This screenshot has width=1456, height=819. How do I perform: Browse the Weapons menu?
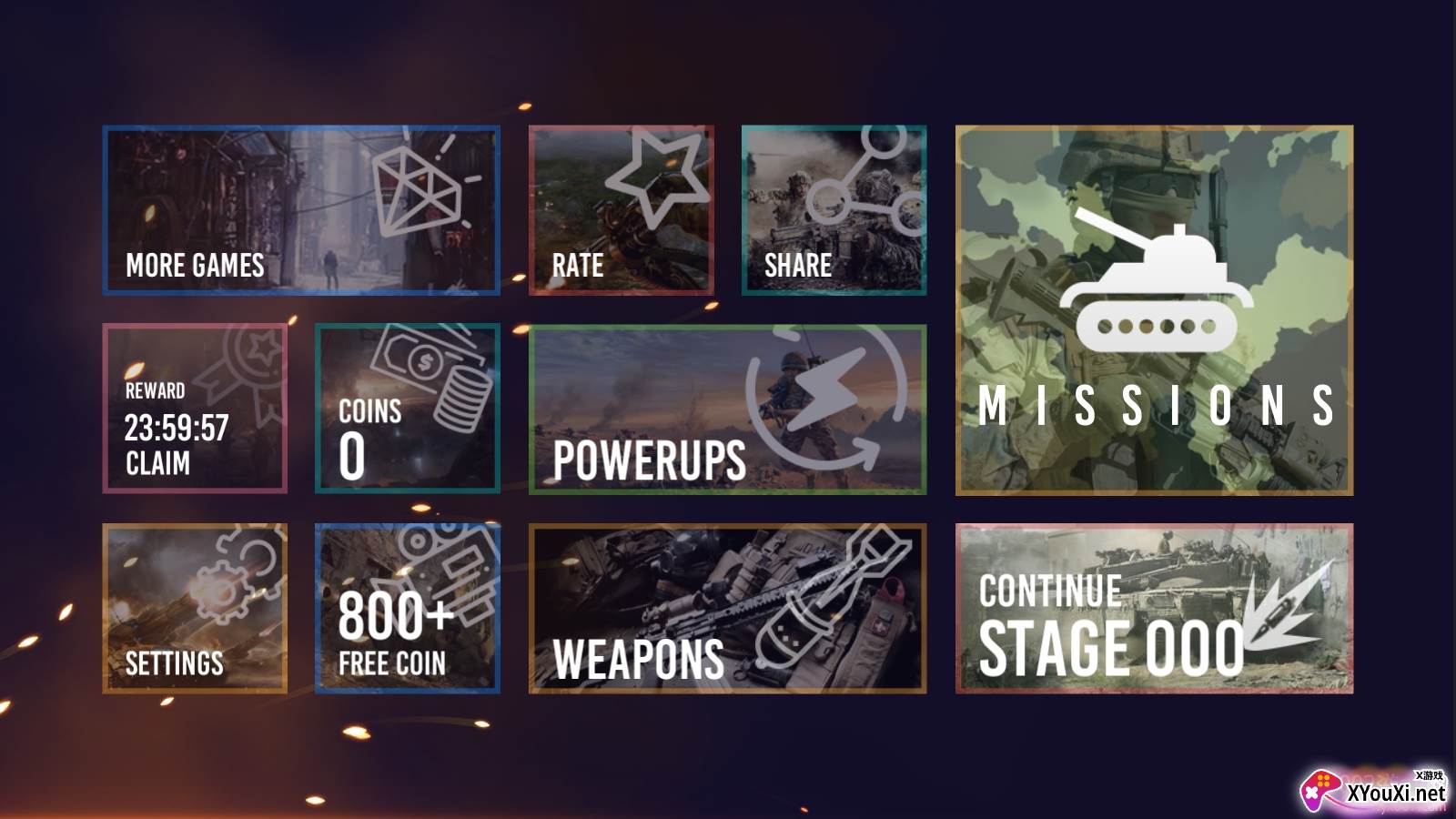(727, 608)
